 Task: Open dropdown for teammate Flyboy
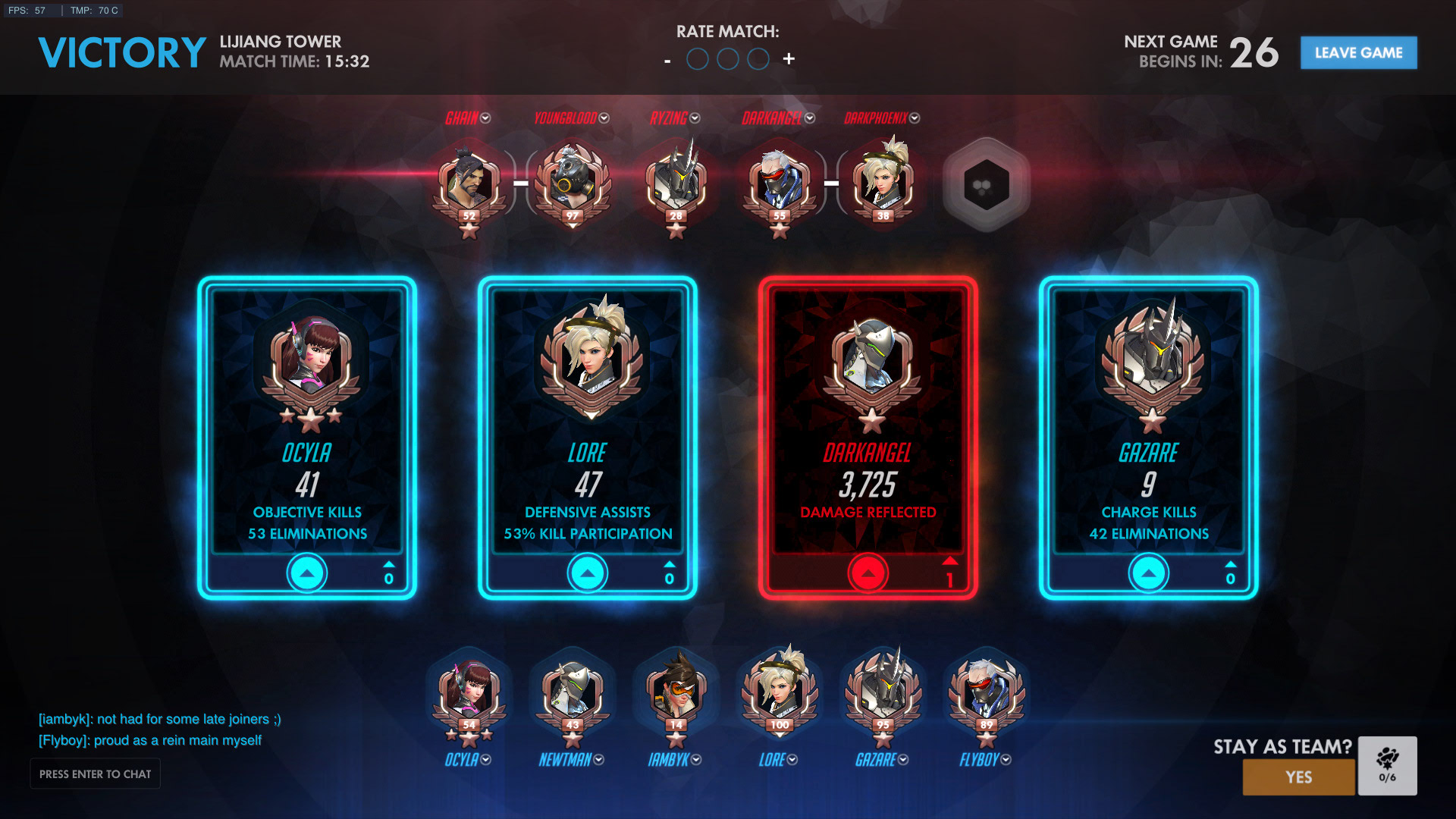(1006, 760)
